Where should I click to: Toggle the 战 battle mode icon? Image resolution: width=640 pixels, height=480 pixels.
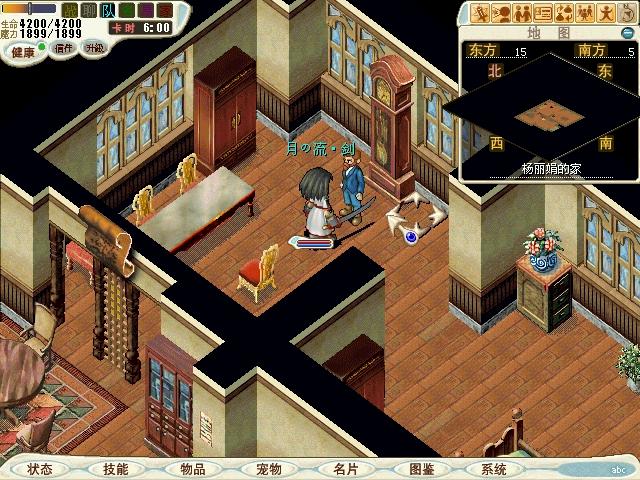pyautogui.click(x=70, y=10)
